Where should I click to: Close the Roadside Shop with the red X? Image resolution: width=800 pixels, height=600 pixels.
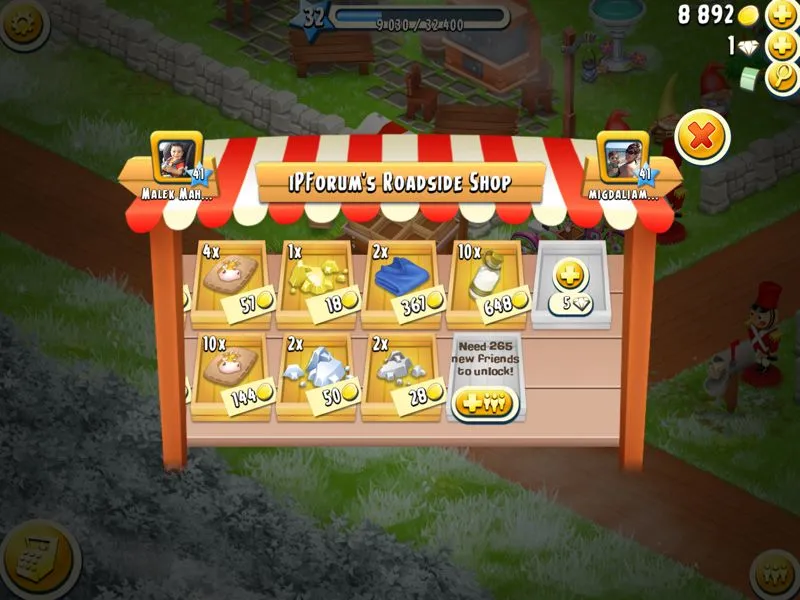(x=702, y=138)
